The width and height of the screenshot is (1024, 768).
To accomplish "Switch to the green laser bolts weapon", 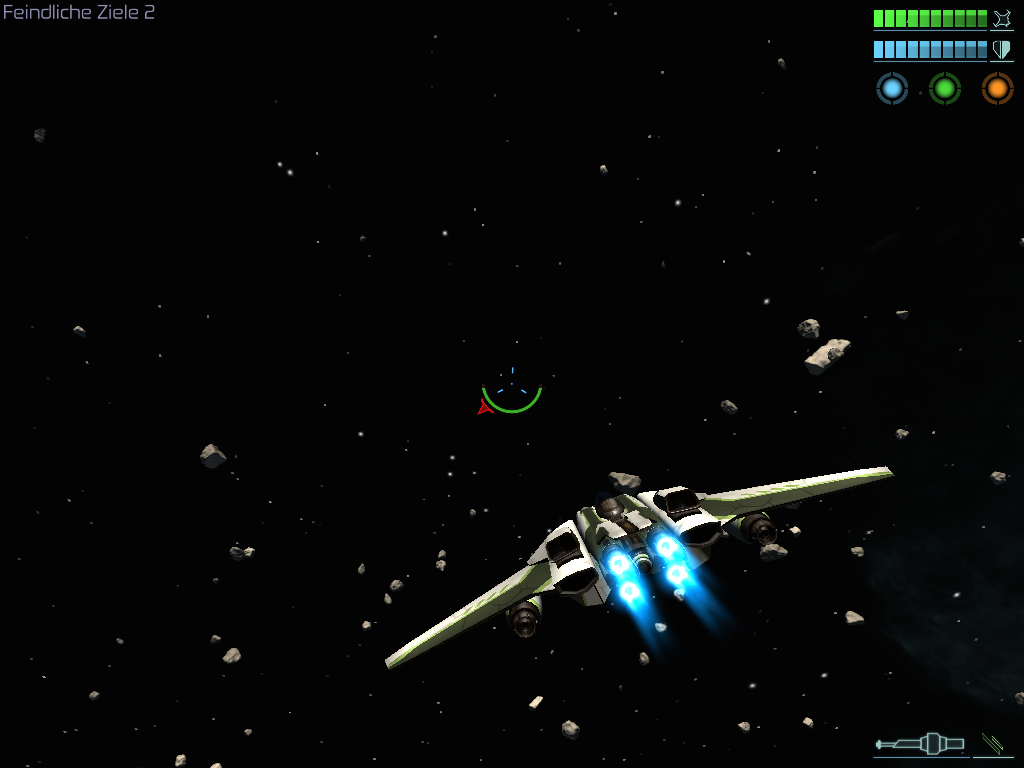I will [993, 743].
